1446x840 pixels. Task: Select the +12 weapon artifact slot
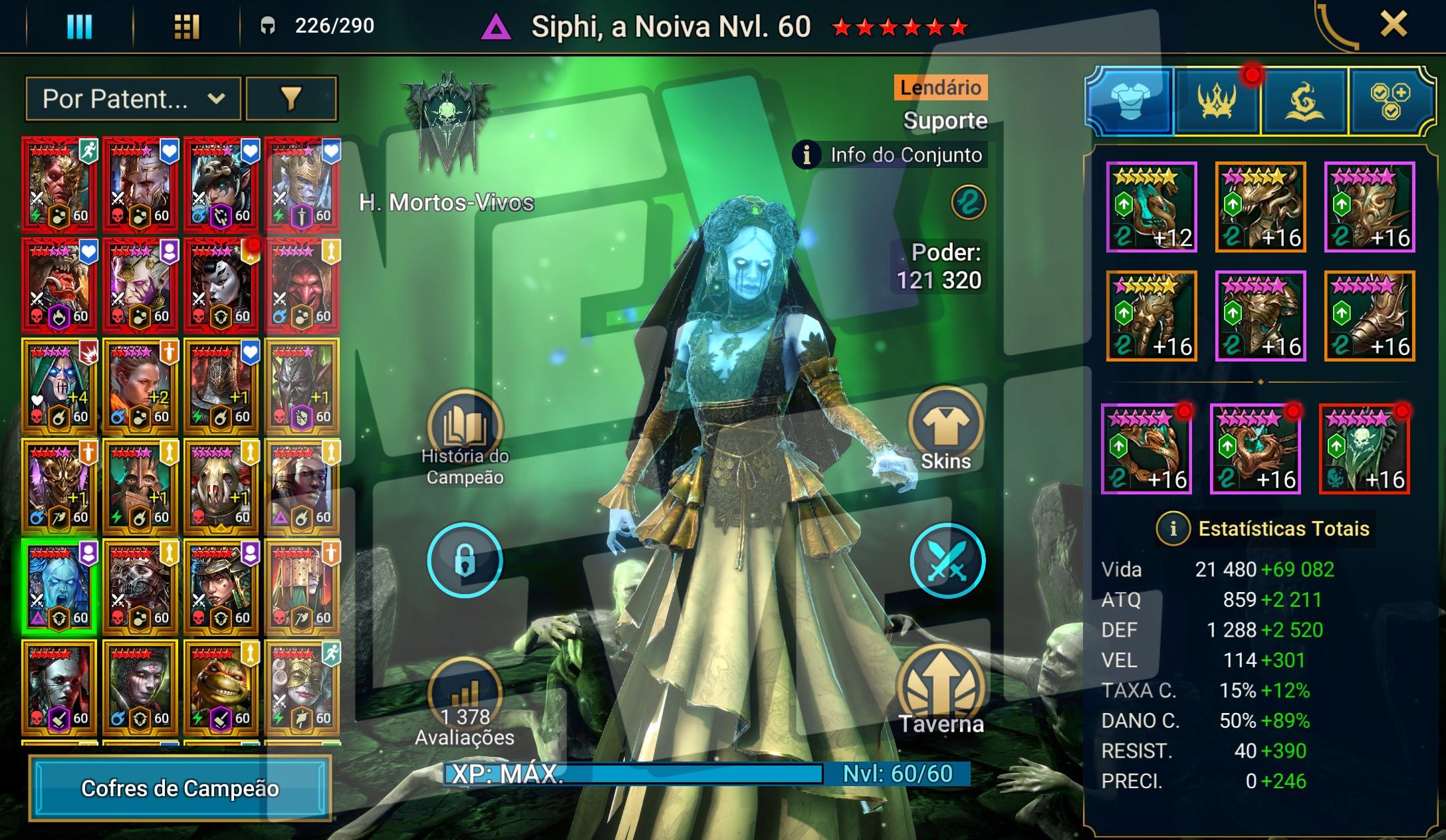click(x=1151, y=207)
